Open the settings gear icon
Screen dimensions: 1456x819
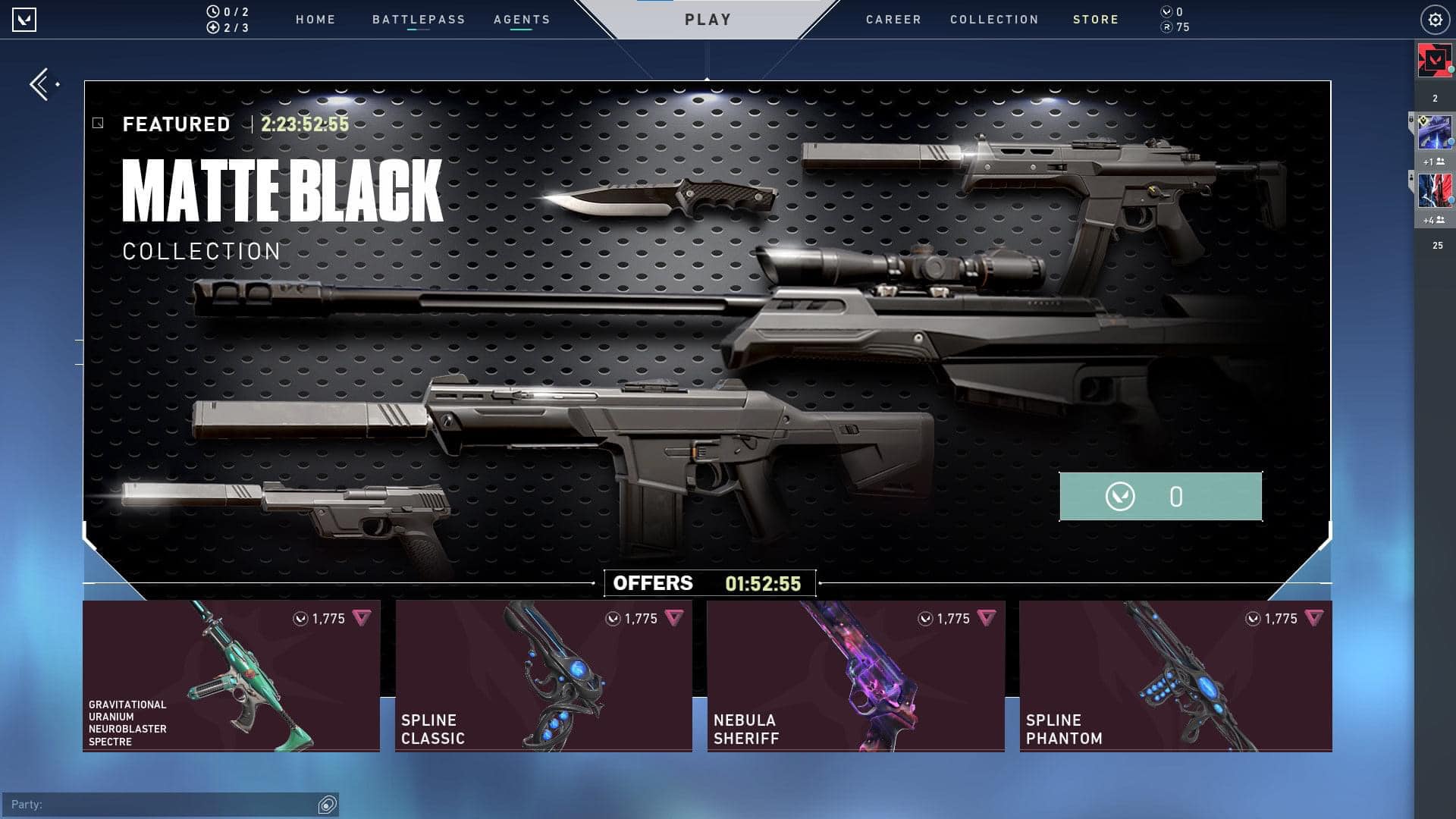coord(1435,20)
